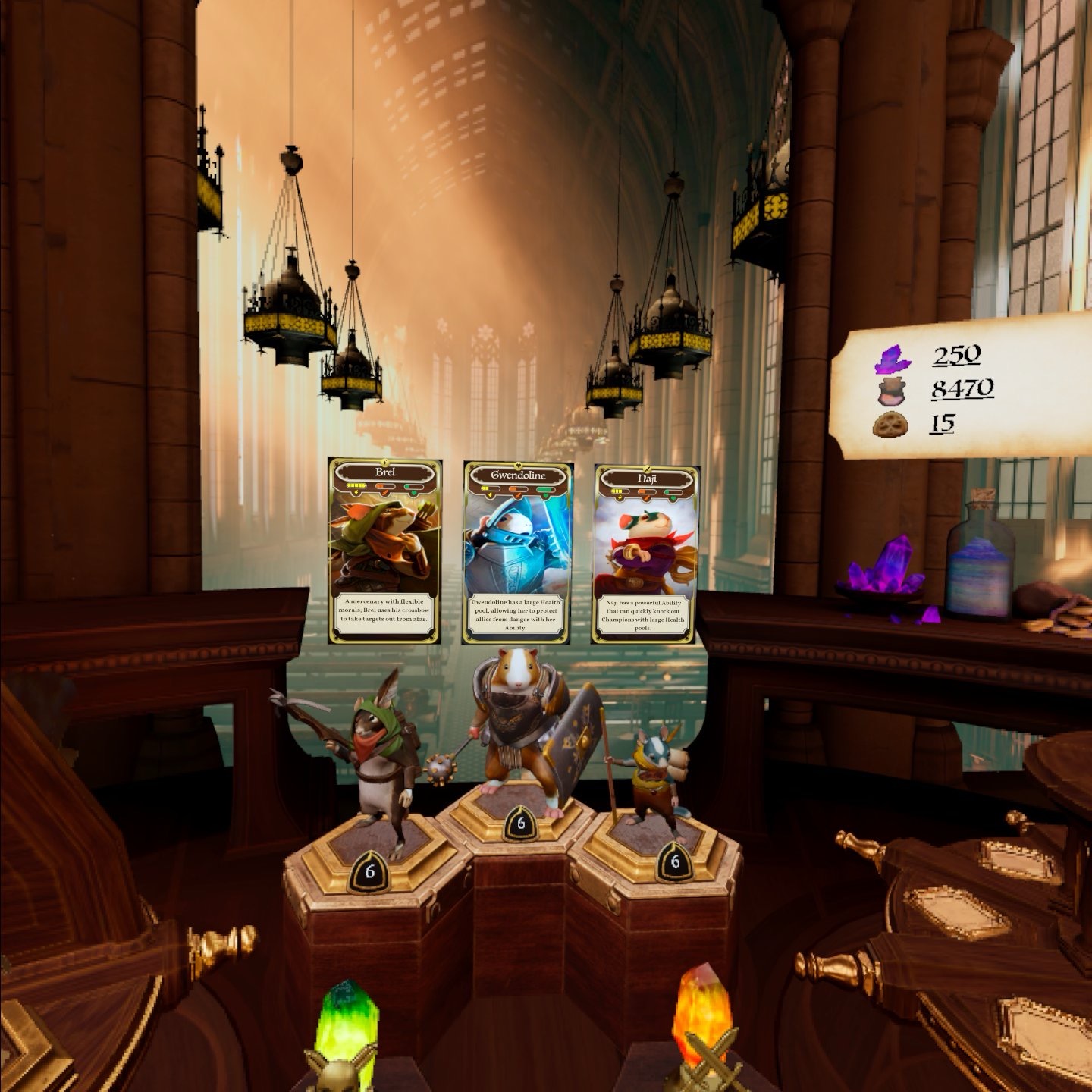1092x1092 pixels.
Task: Activate the green crystal button
Action: 347,1024
